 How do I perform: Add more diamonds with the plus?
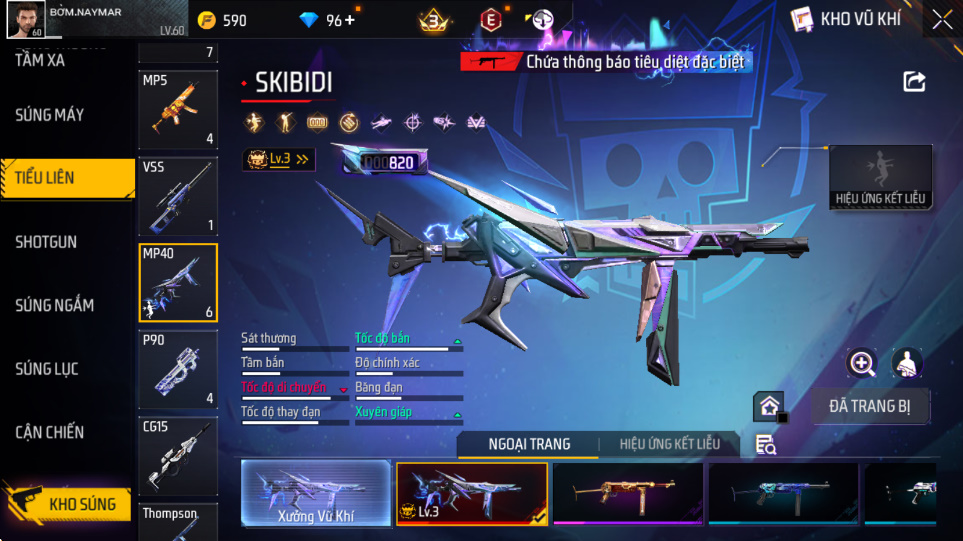pos(349,20)
